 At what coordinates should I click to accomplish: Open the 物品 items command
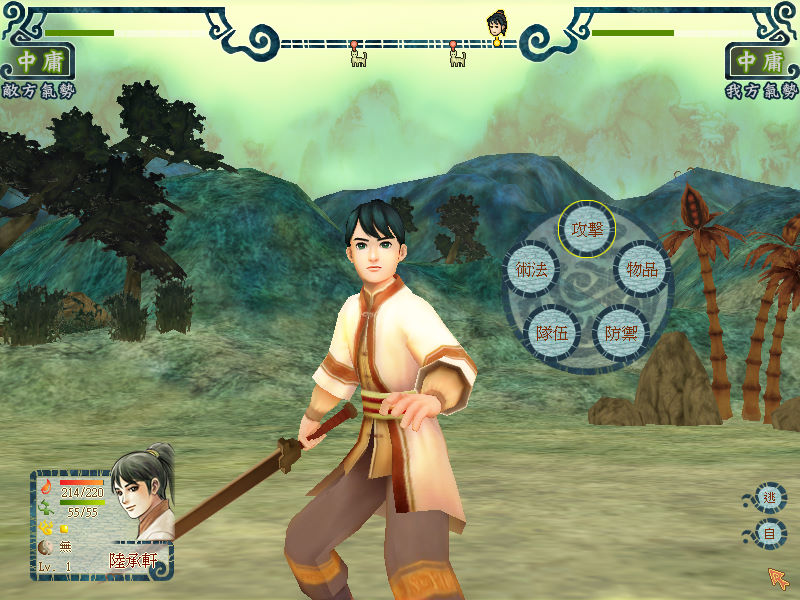tap(642, 269)
